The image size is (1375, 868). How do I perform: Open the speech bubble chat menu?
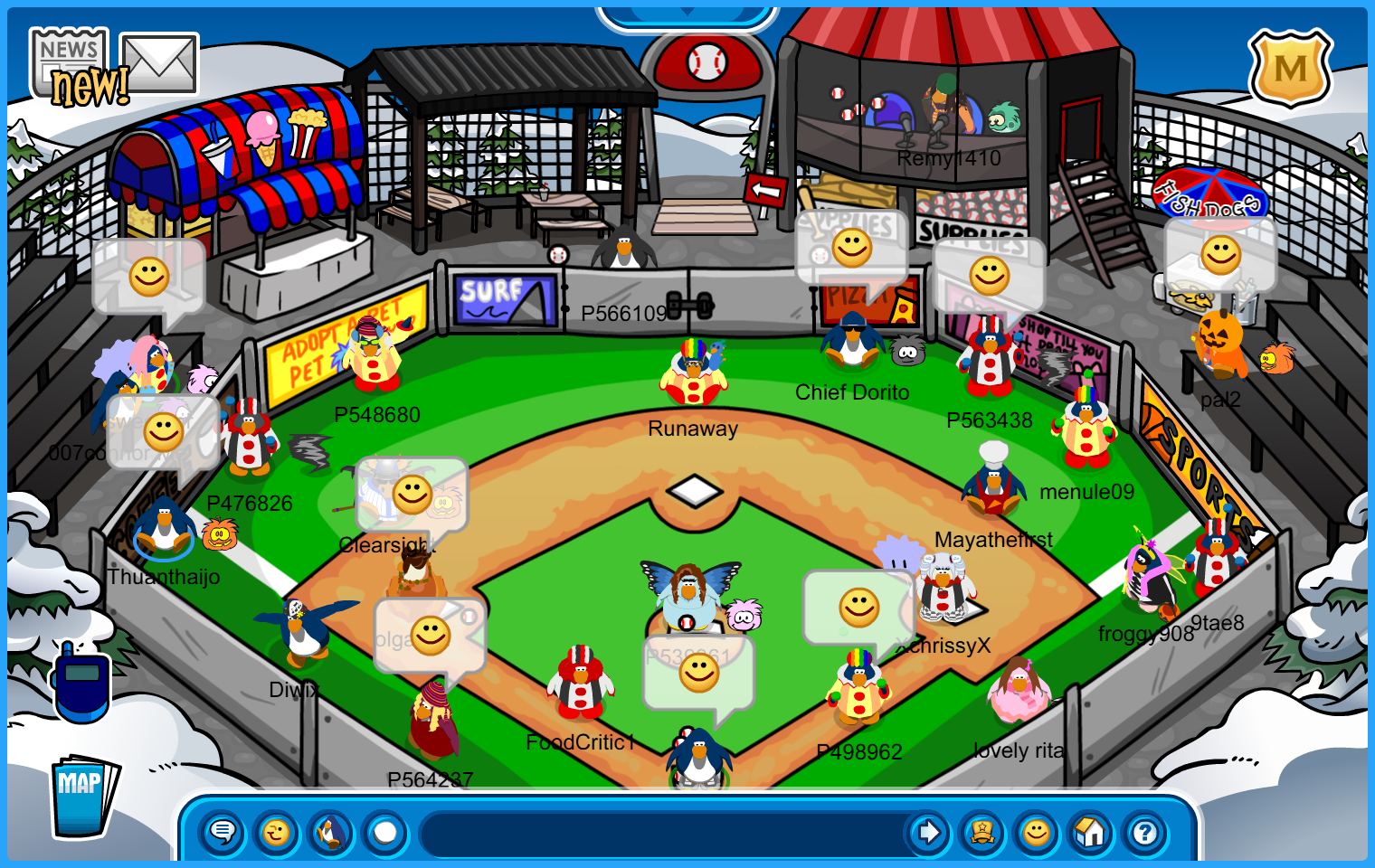(223, 833)
